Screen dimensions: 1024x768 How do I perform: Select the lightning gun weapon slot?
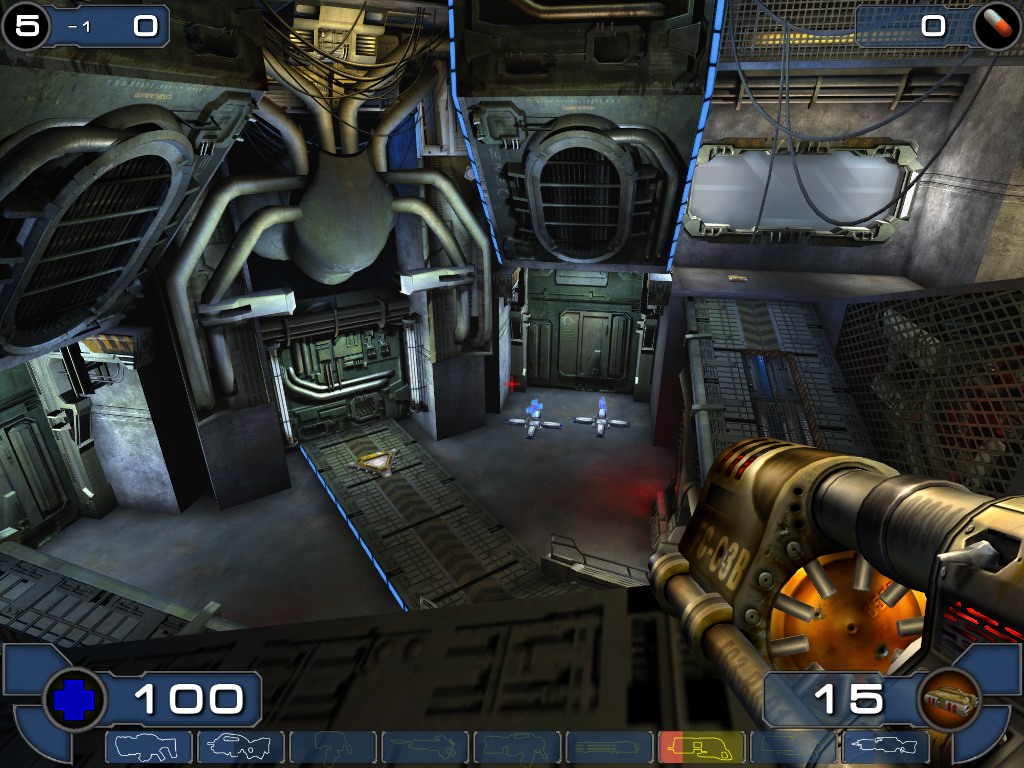[886, 747]
